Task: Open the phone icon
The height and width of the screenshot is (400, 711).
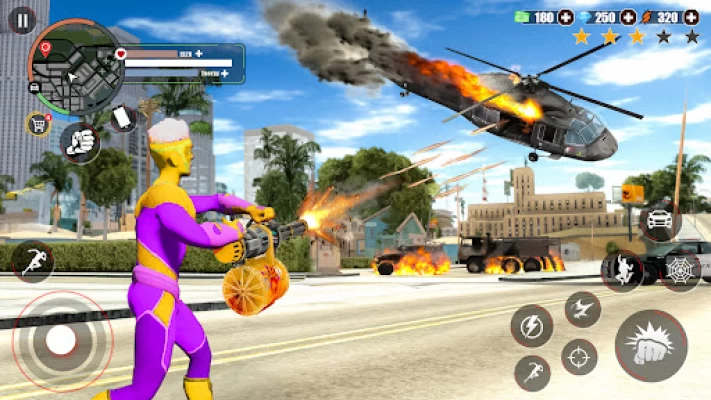Action: click(x=122, y=118)
